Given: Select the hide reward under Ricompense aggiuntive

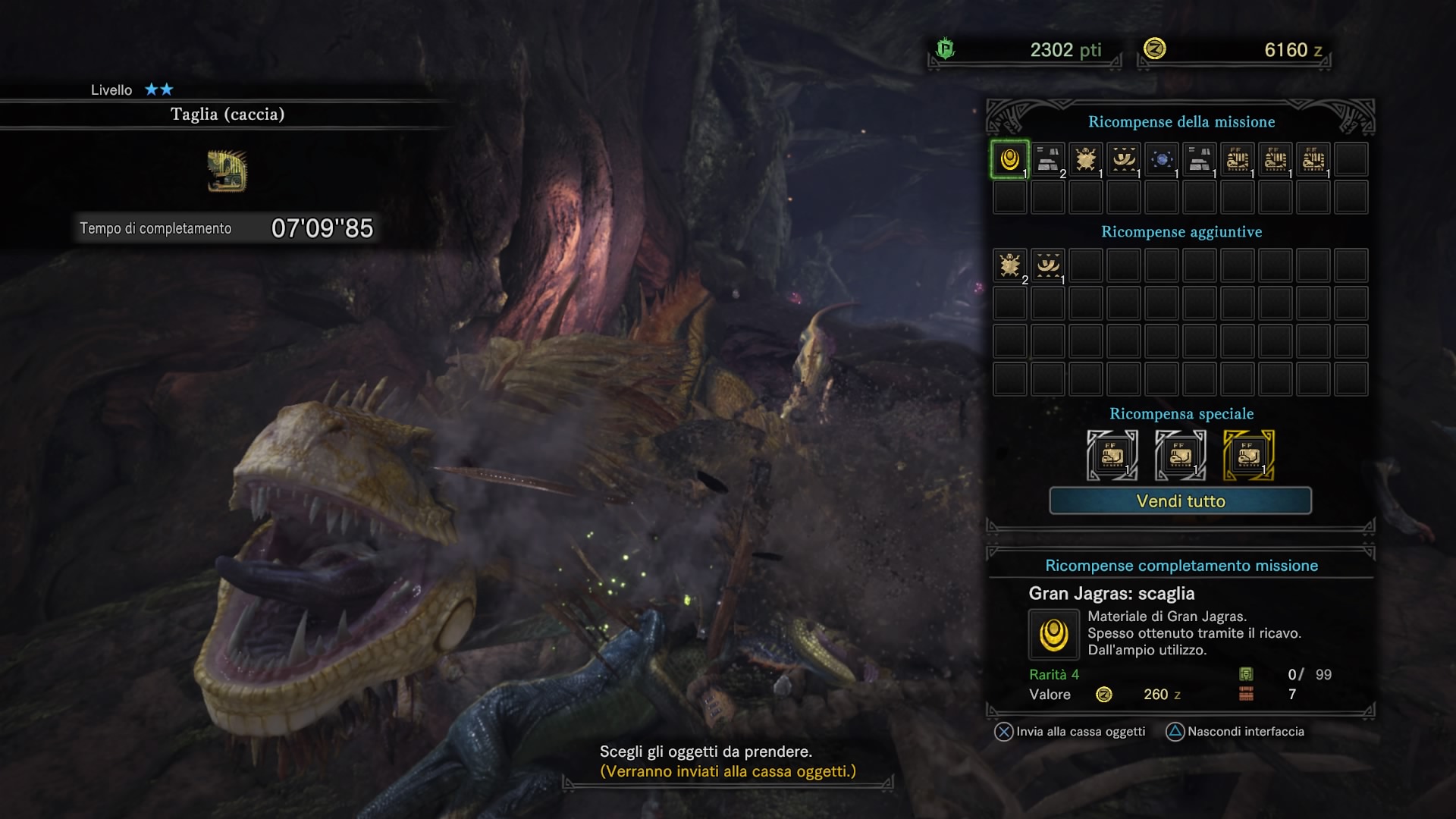Looking at the screenshot, I should click(1009, 265).
